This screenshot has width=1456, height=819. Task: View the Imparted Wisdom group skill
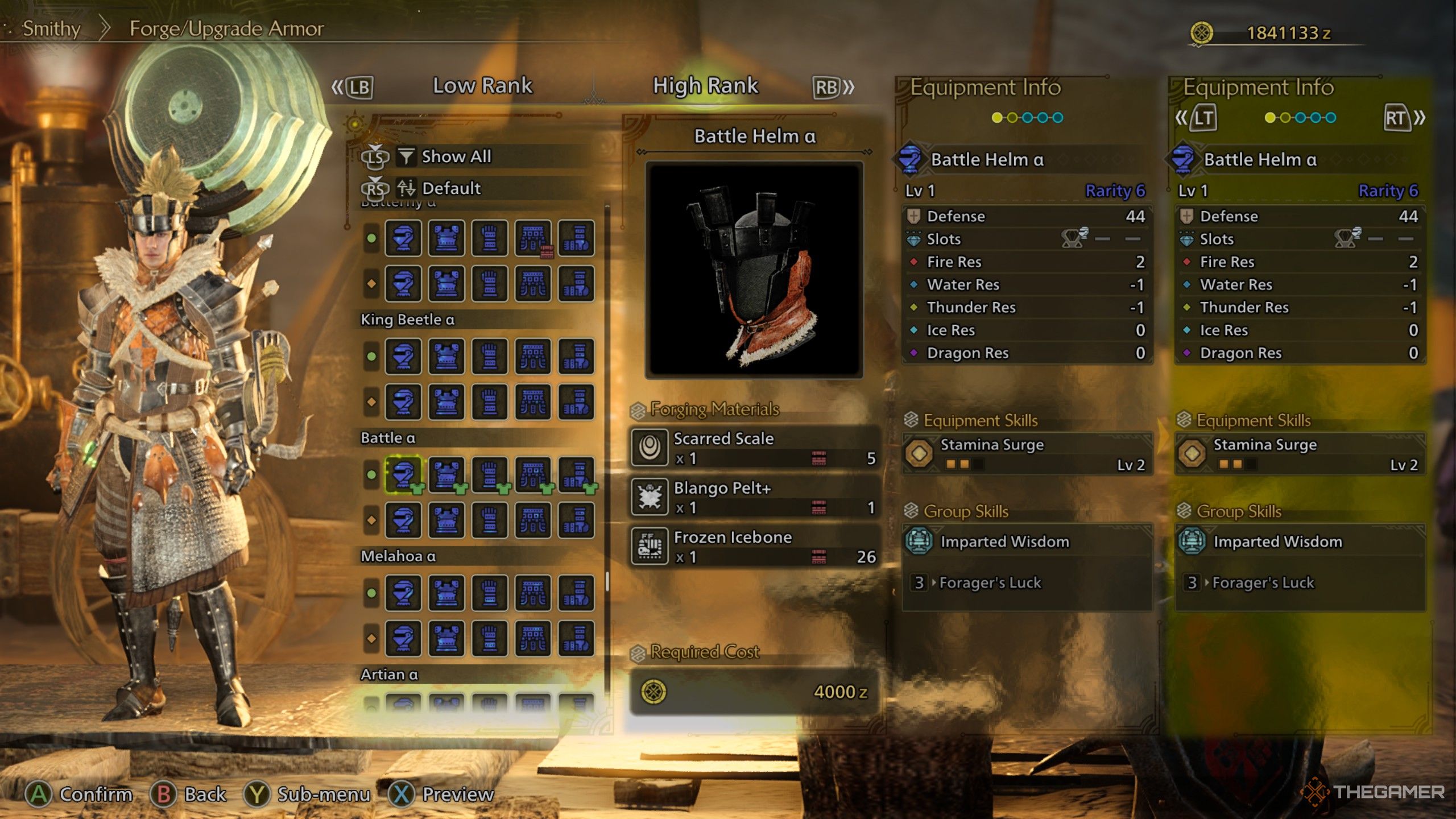point(1027,541)
